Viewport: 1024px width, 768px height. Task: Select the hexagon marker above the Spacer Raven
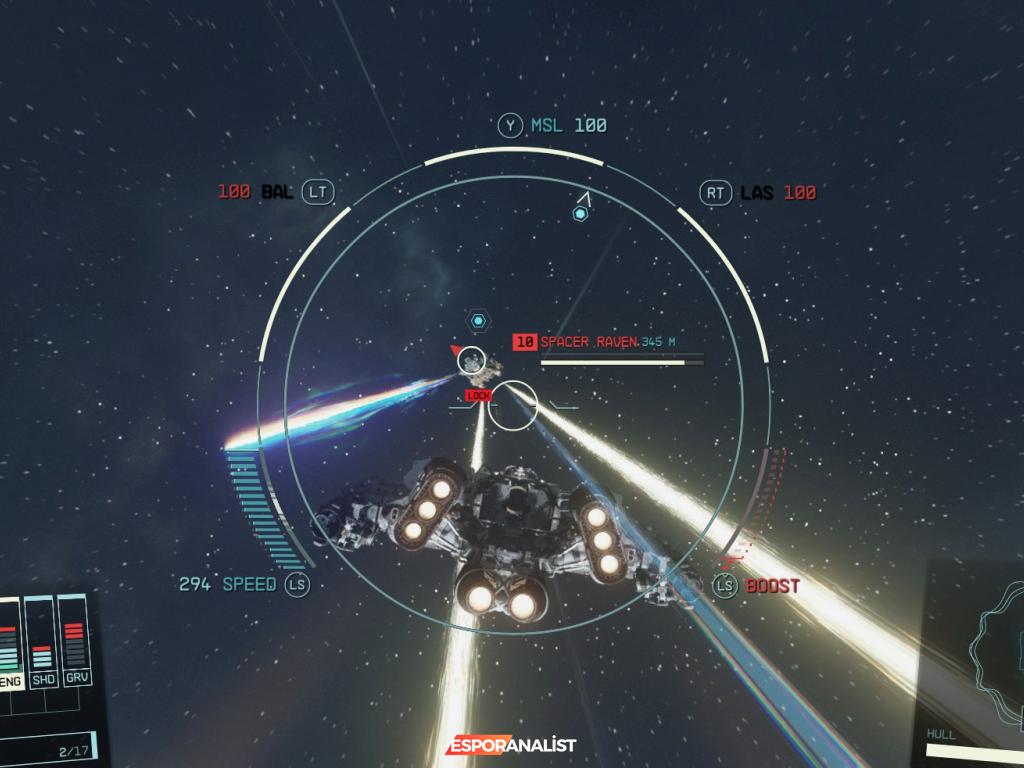pos(480,320)
